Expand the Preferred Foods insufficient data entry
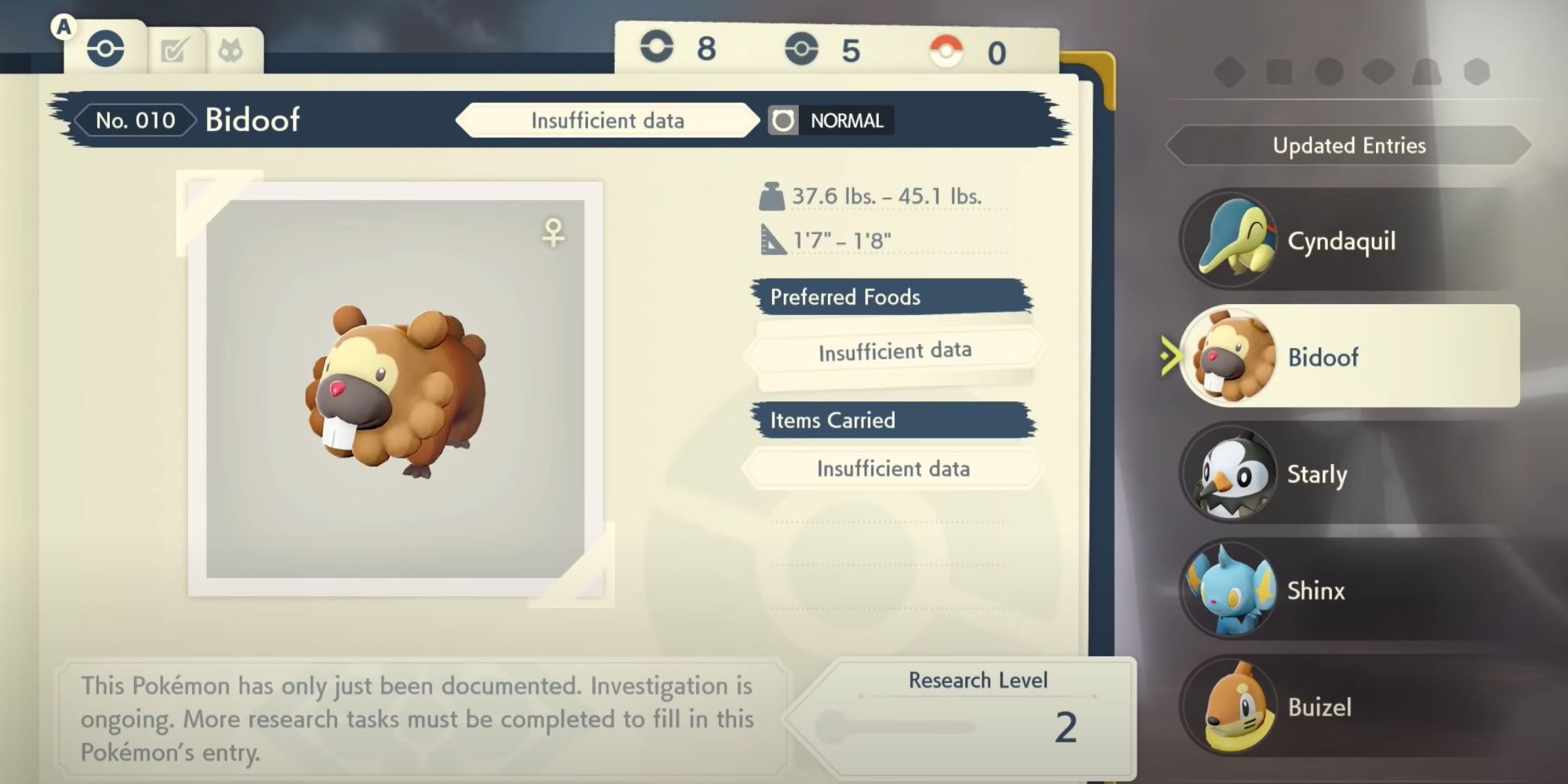The height and width of the screenshot is (784, 1568). pyautogui.click(x=894, y=350)
